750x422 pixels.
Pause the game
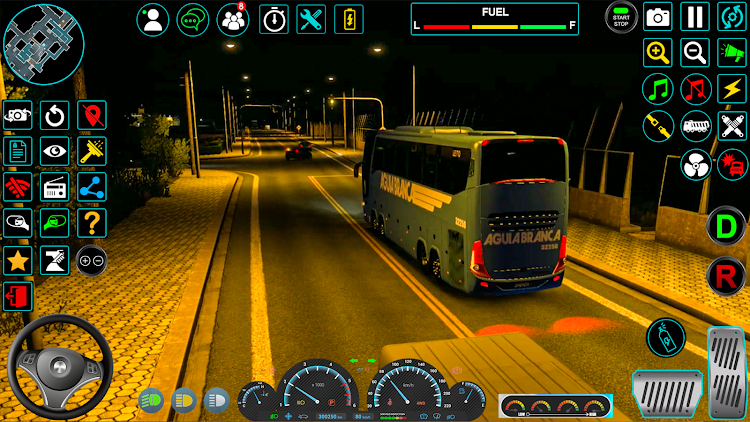694,17
